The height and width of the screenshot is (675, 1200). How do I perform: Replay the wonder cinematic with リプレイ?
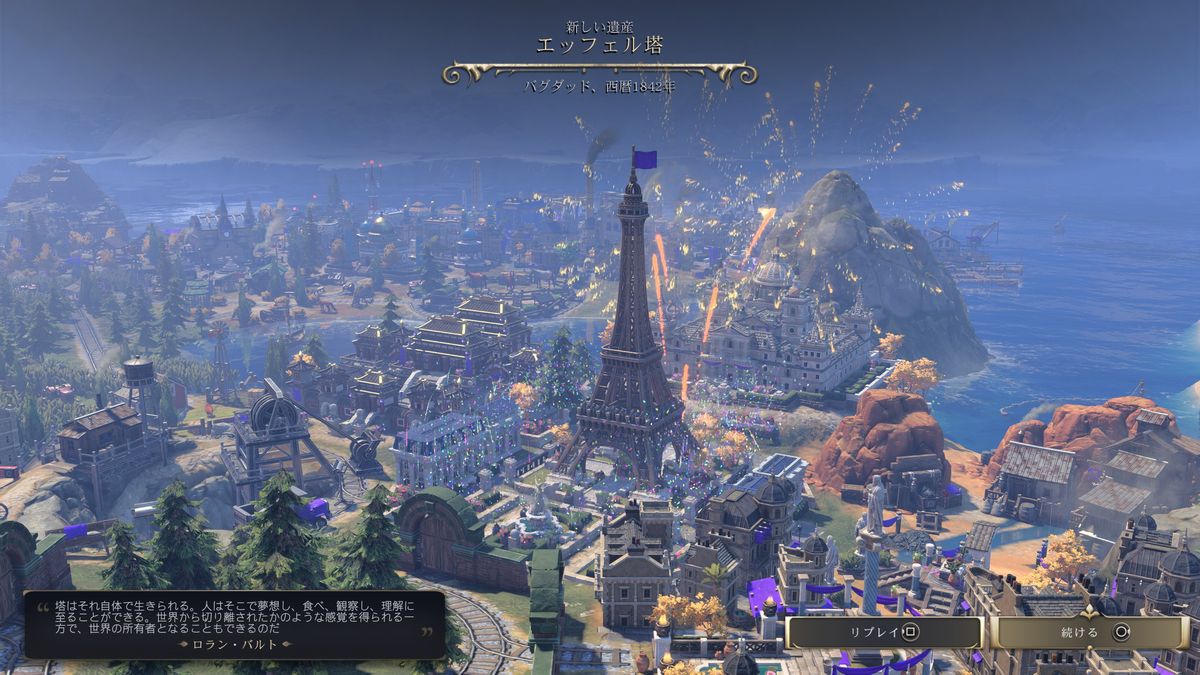click(884, 632)
